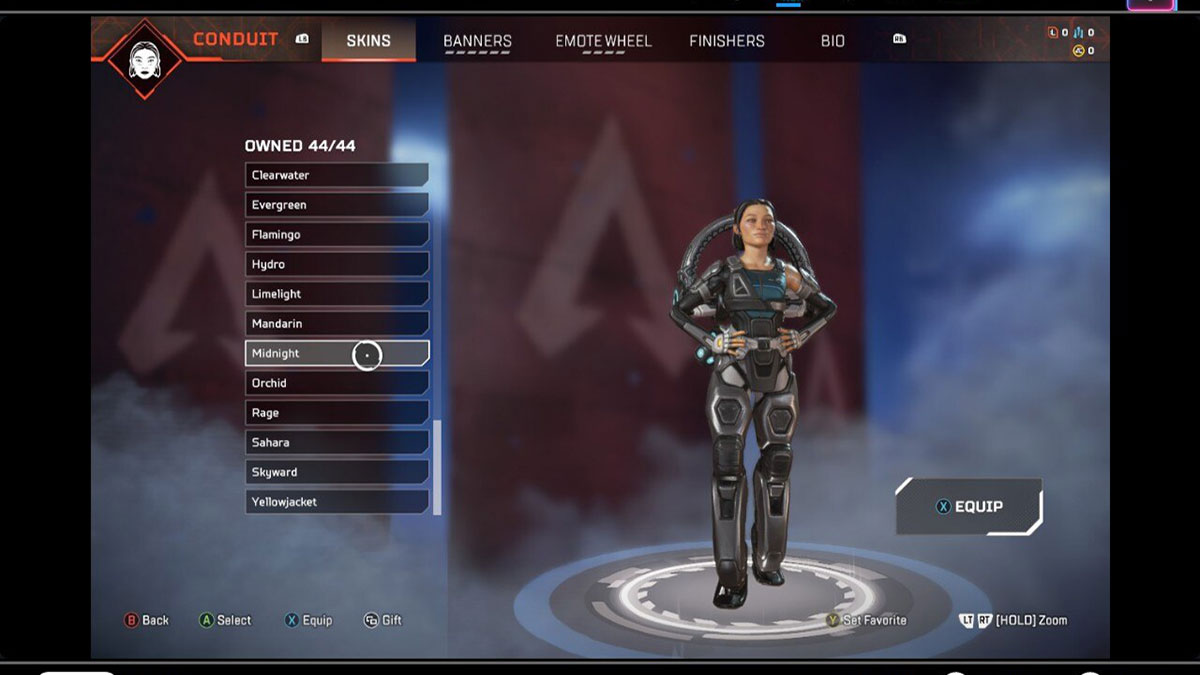Viewport: 1200px width, 675px height.
Task: Choose the Evergreen skin
Action: click(x=336, y=205)
